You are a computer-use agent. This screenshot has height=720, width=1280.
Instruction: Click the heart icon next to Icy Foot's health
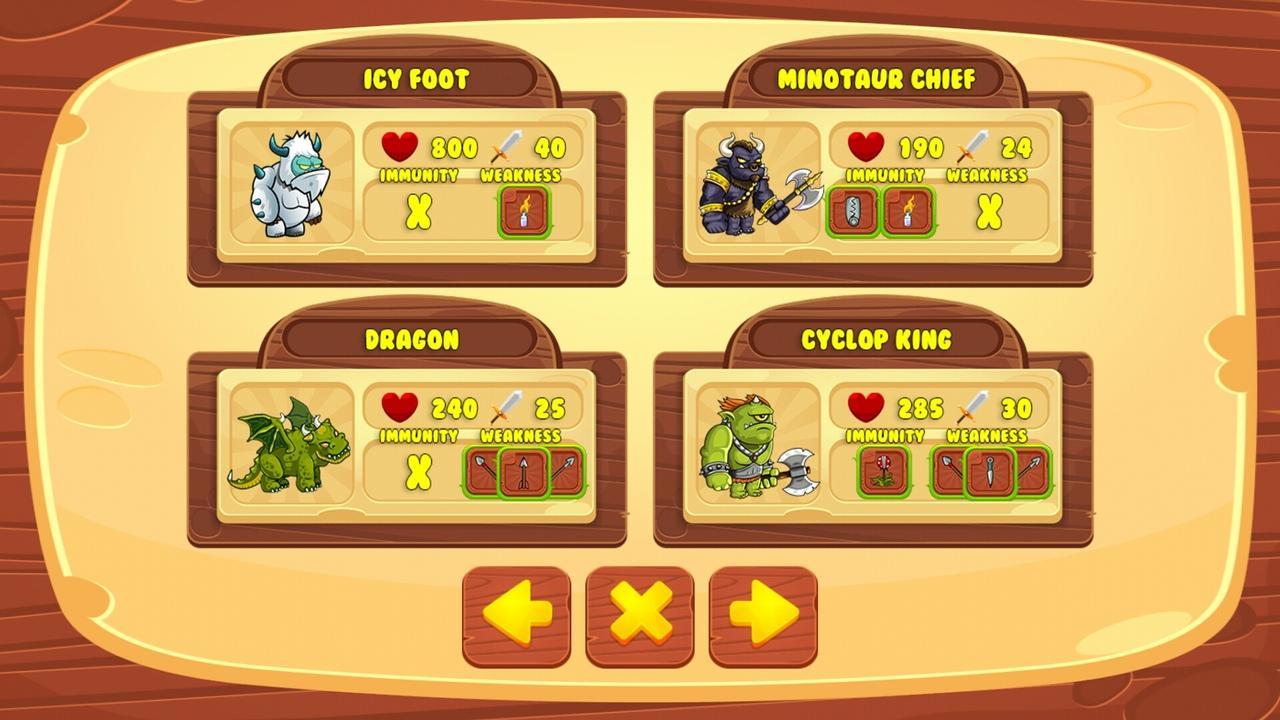pyautogui.click(x=398, y=147)
